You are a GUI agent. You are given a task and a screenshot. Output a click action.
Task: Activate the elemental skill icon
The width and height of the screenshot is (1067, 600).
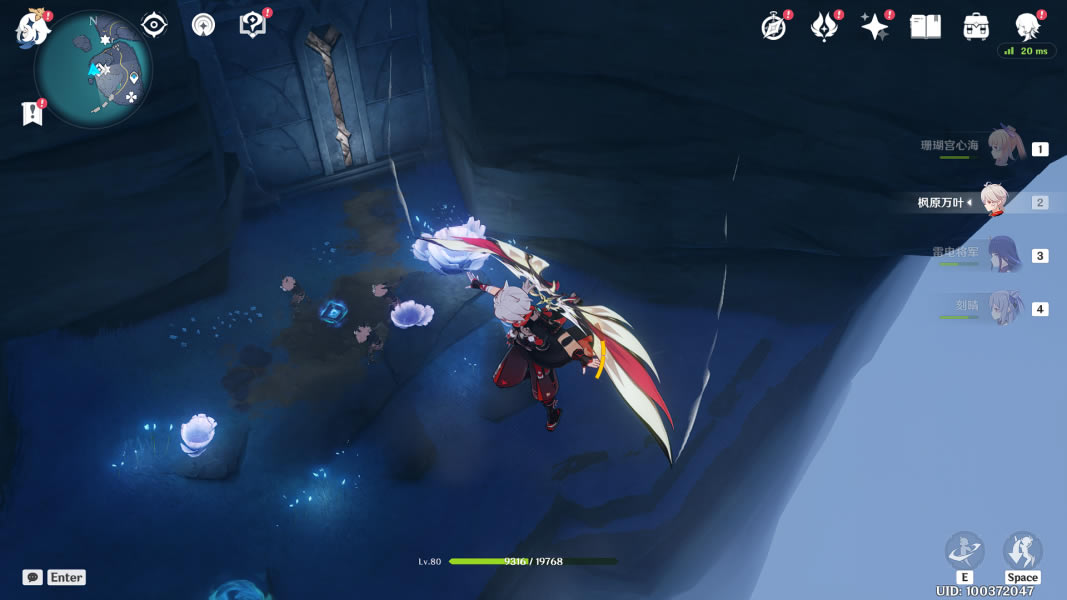tap(964, 551)
